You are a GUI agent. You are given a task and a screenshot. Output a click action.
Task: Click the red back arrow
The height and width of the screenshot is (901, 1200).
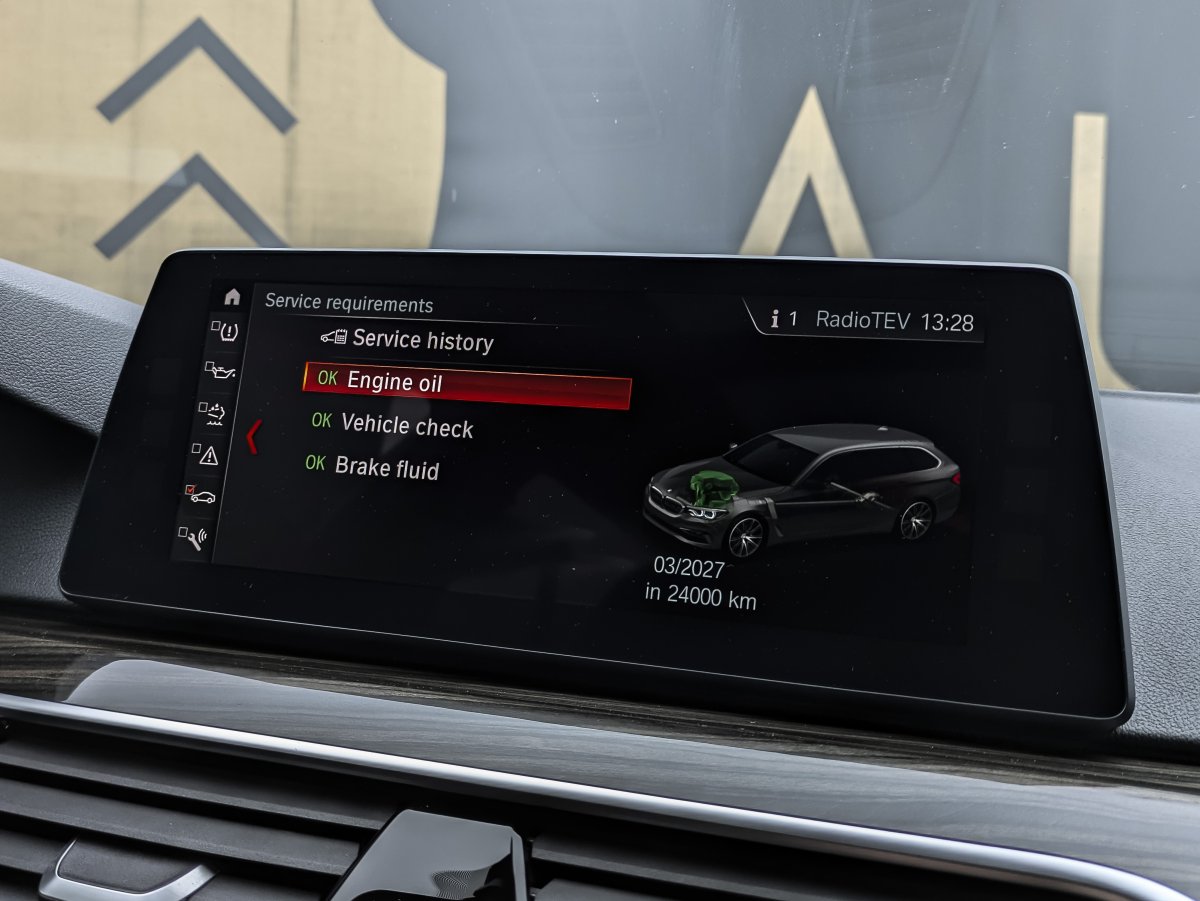pyautogui.click(x=253, y=437)
